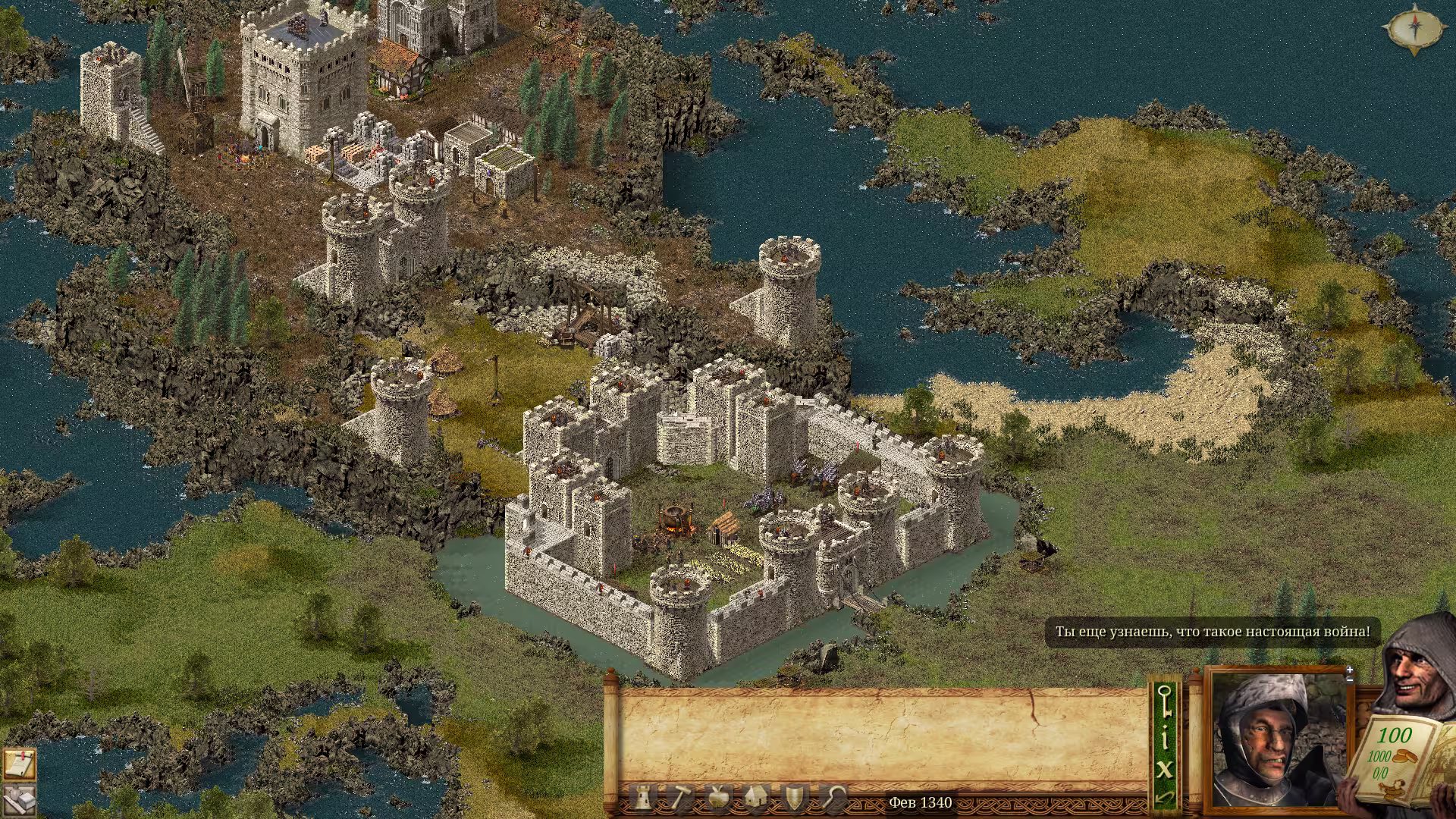Screen dimensions: 1456x819
Task: Open the castle buildings category with tower icon
Action: (642, 797)
